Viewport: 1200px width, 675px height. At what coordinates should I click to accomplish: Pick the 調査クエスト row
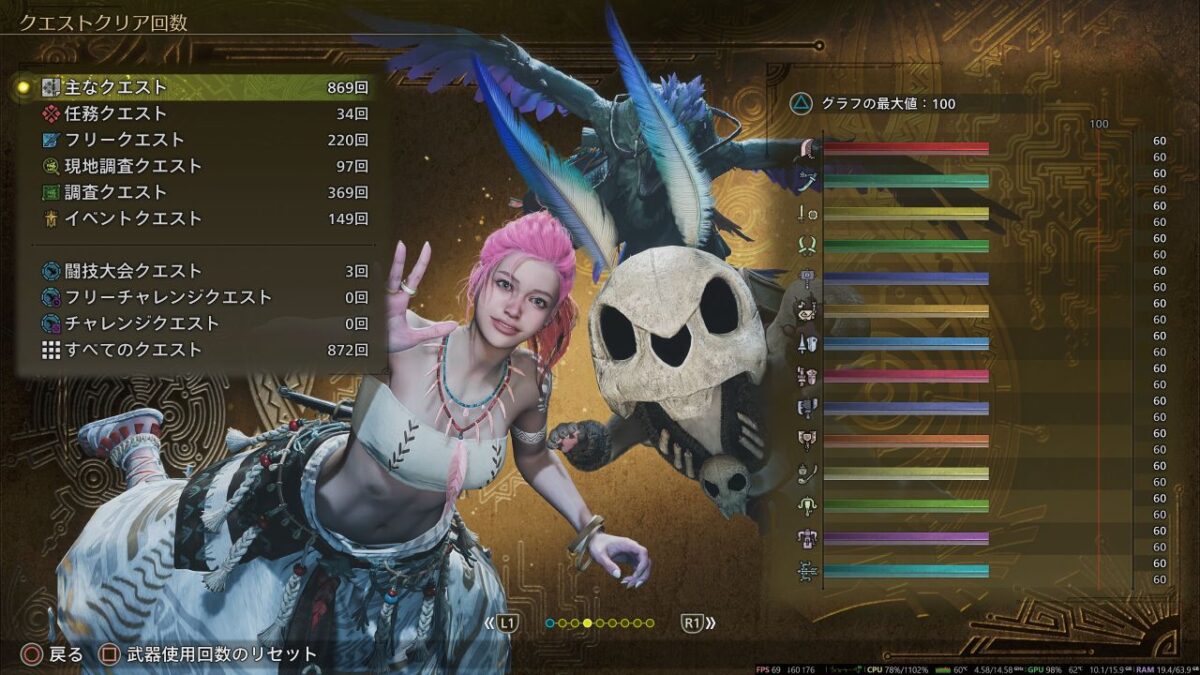(200, 192)
